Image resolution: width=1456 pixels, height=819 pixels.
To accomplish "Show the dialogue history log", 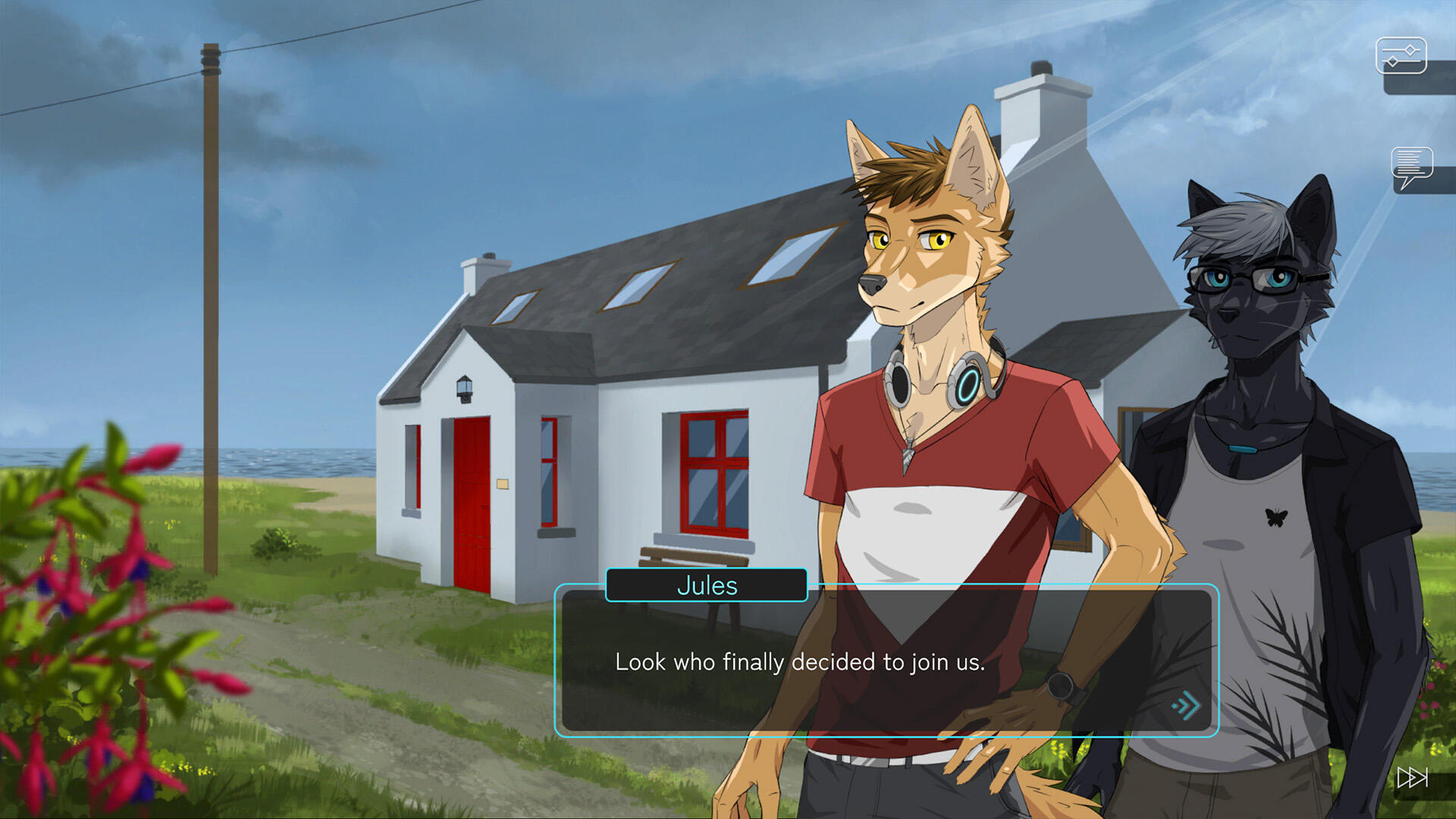I will pos(1411,166).
